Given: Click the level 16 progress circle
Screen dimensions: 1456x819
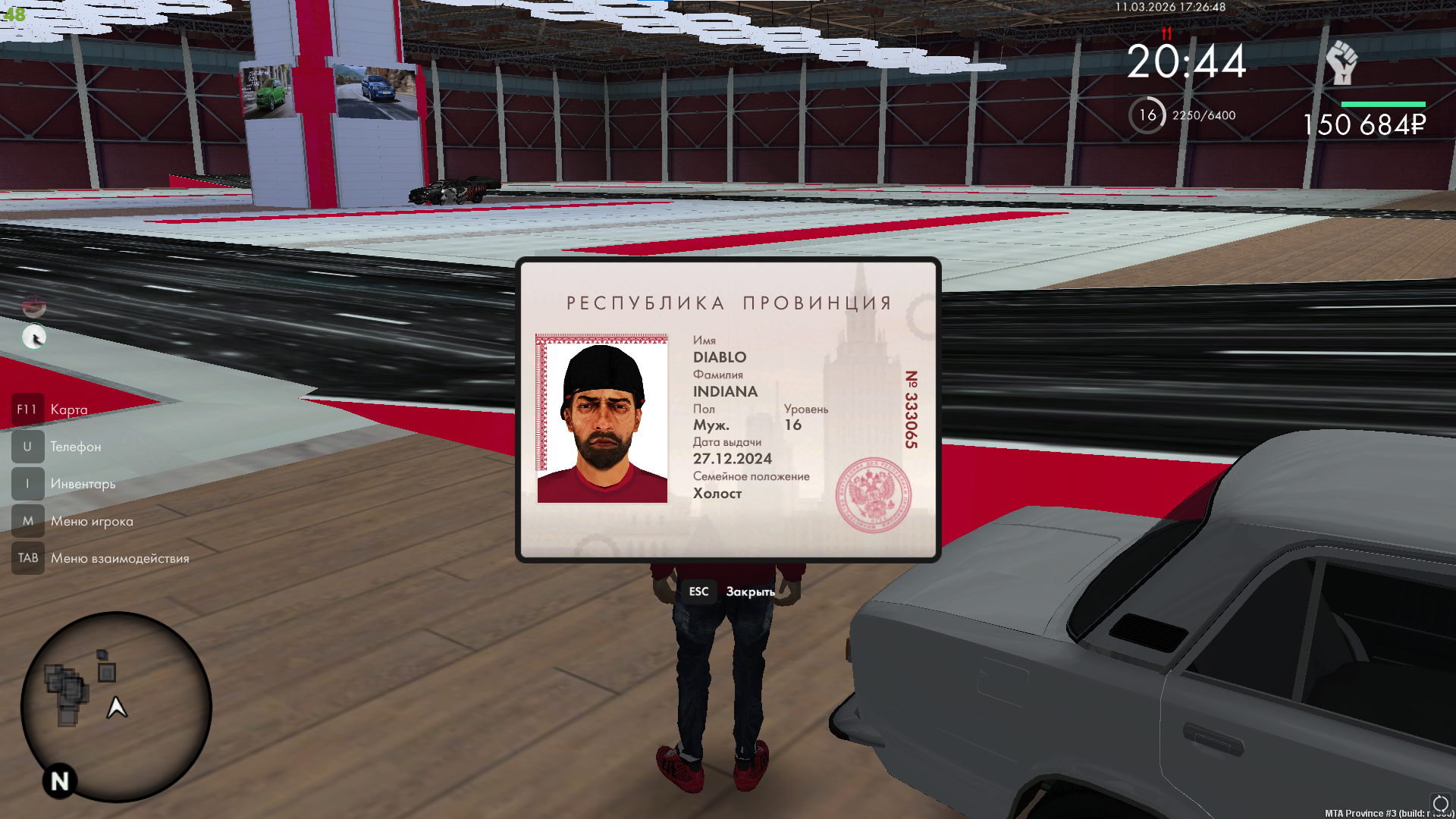Looking at the screenshot, I should pyautogui.click(x=1147, y=115).
